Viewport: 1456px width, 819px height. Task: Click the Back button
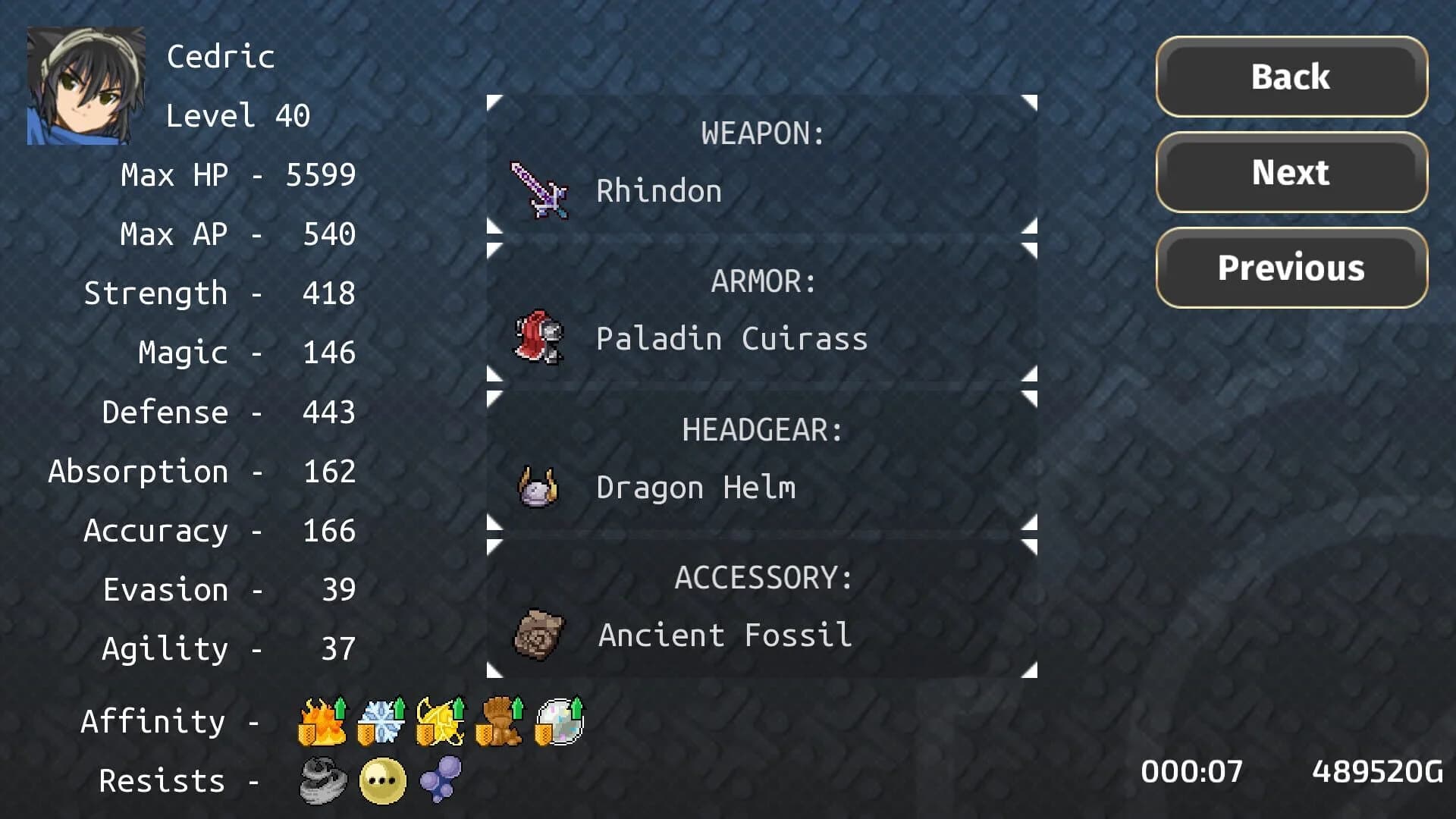[1290, 77]
